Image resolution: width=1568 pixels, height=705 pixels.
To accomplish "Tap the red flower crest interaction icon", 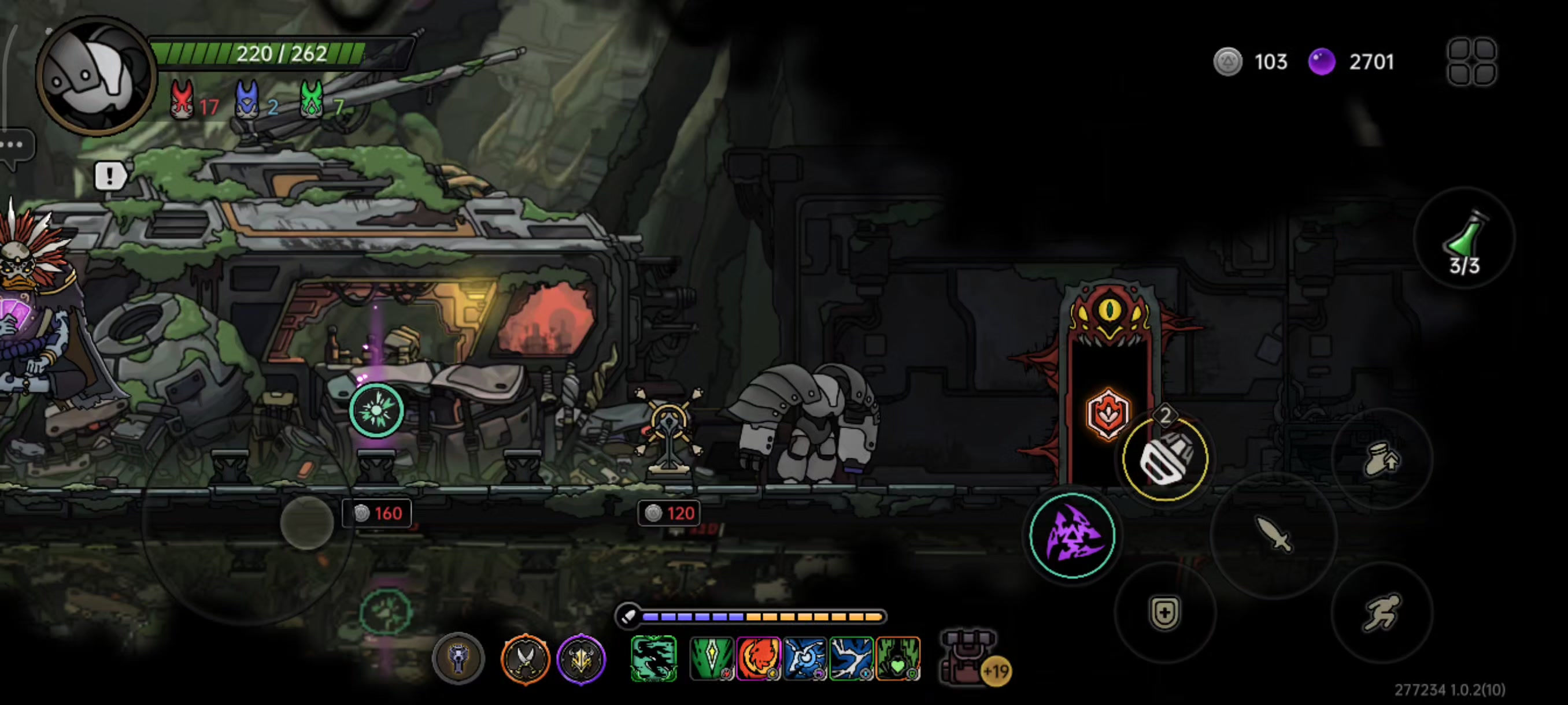I will click(1108, 414).
